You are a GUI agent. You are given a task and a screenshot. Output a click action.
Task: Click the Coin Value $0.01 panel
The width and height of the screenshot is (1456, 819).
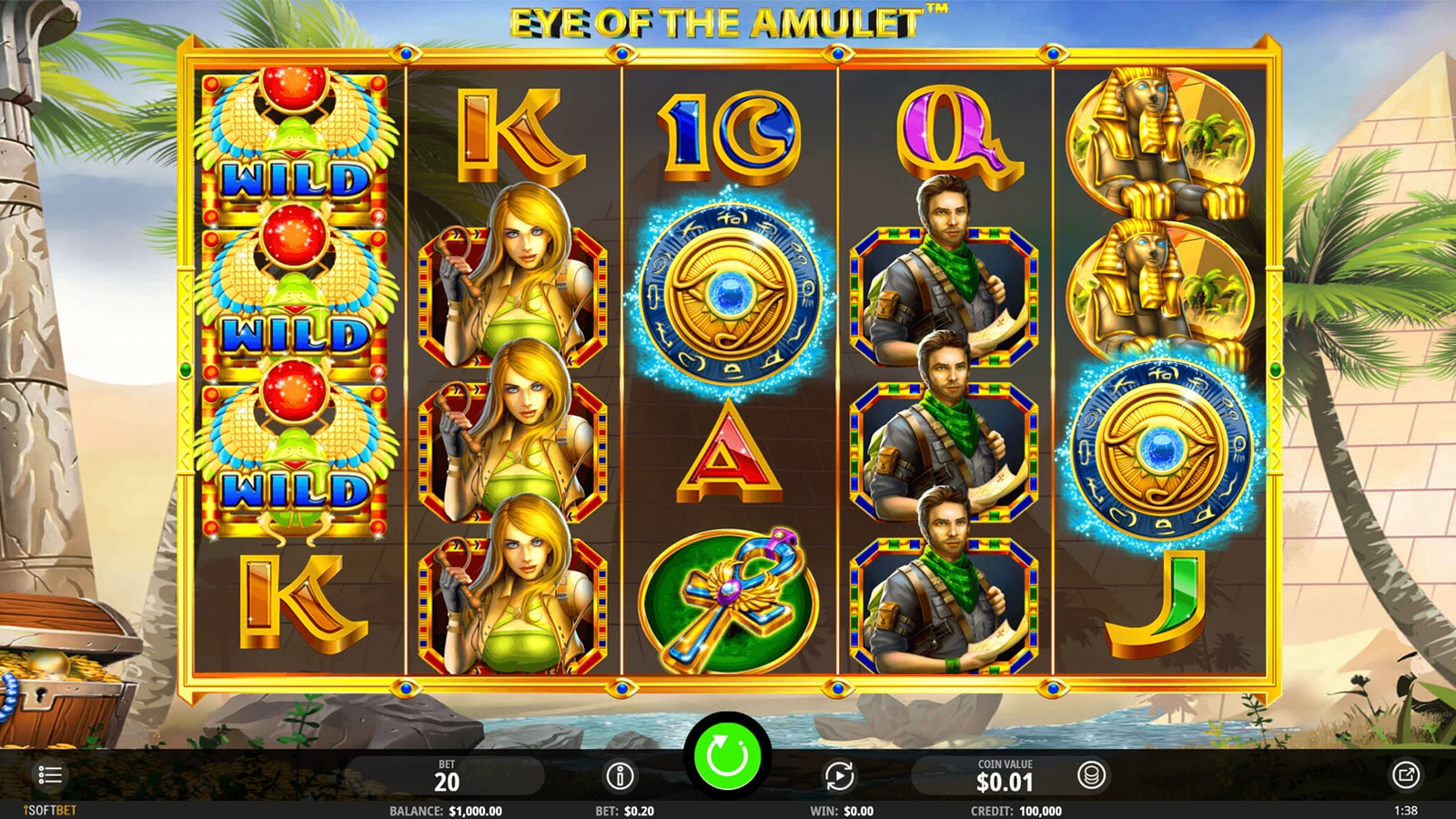(x=1005, y=776)
